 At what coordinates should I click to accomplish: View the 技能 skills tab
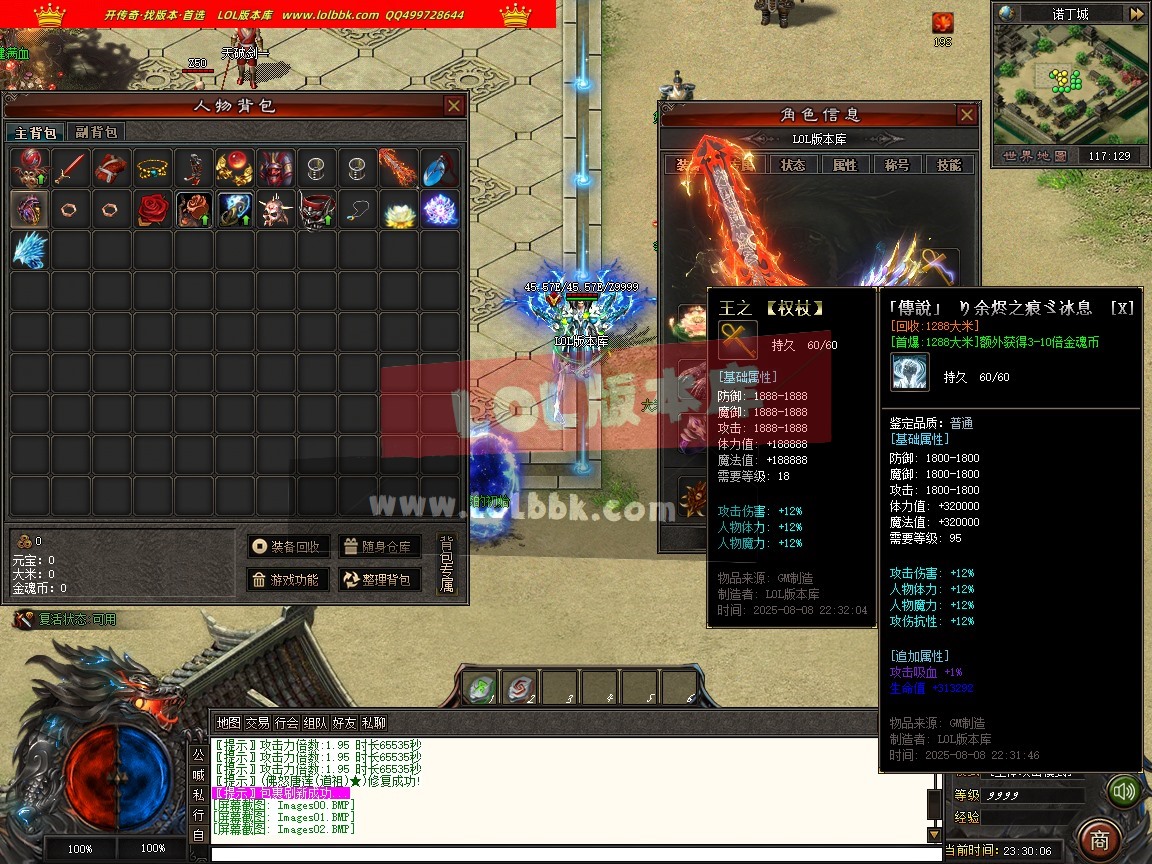(949, 165)
